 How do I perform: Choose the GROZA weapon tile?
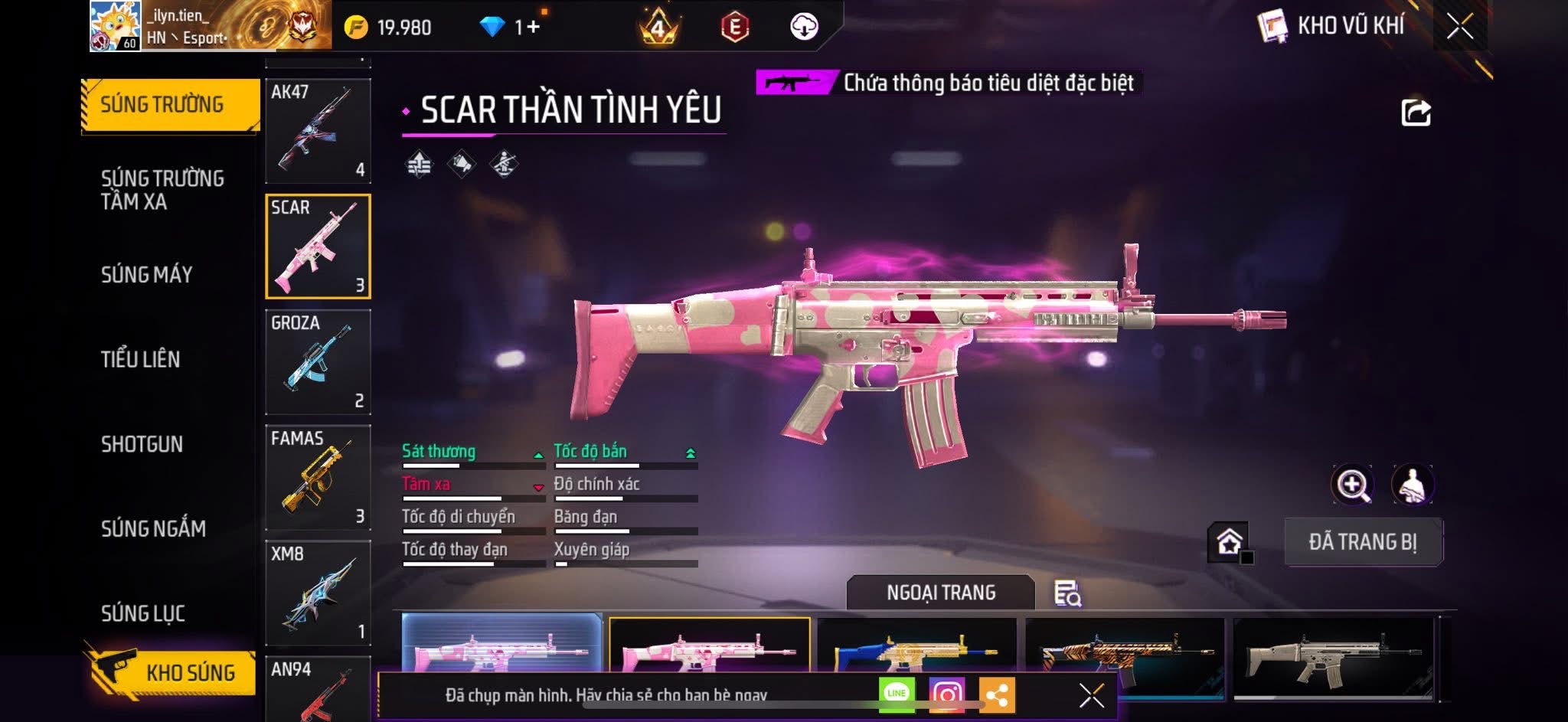[318, 361]
